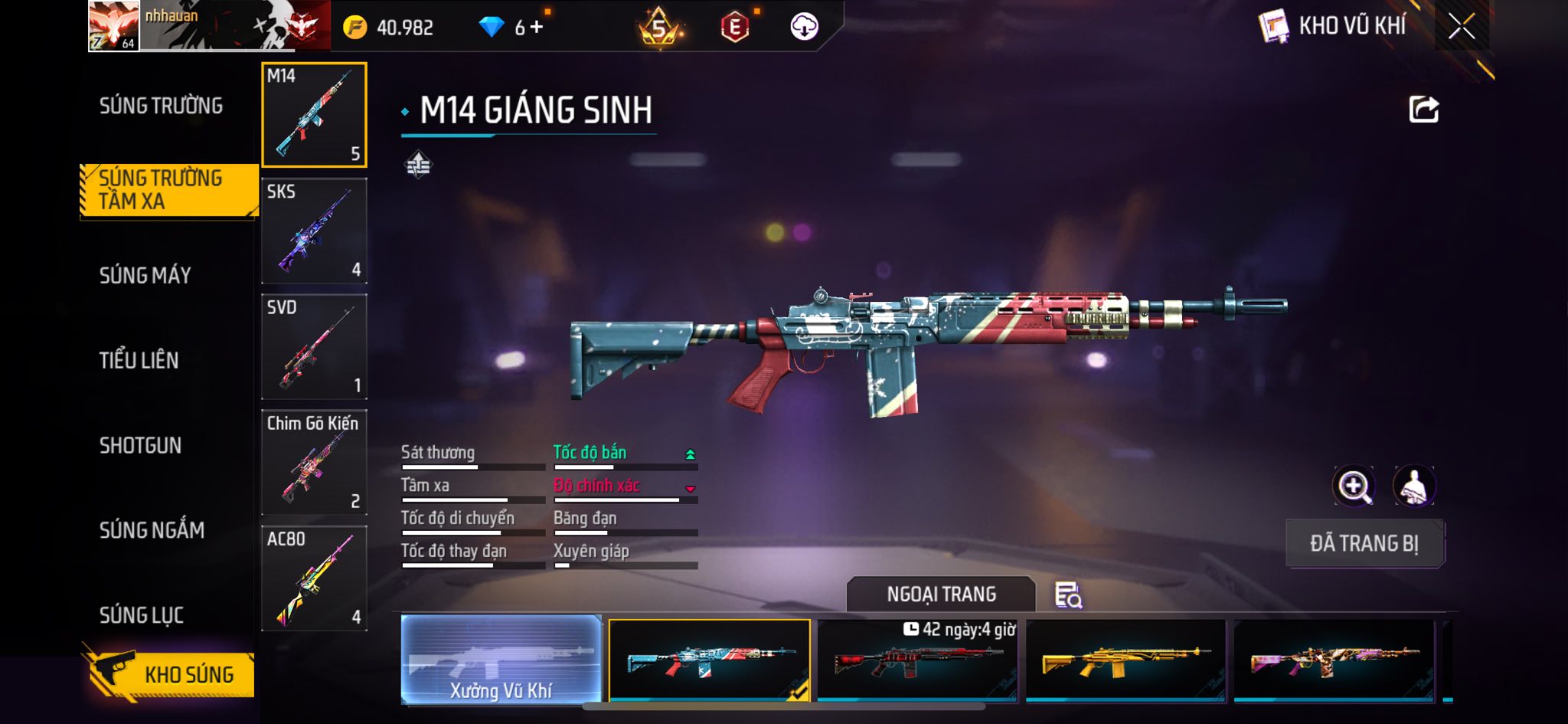Pick the SVD weapon tile

tap(314, 346)
